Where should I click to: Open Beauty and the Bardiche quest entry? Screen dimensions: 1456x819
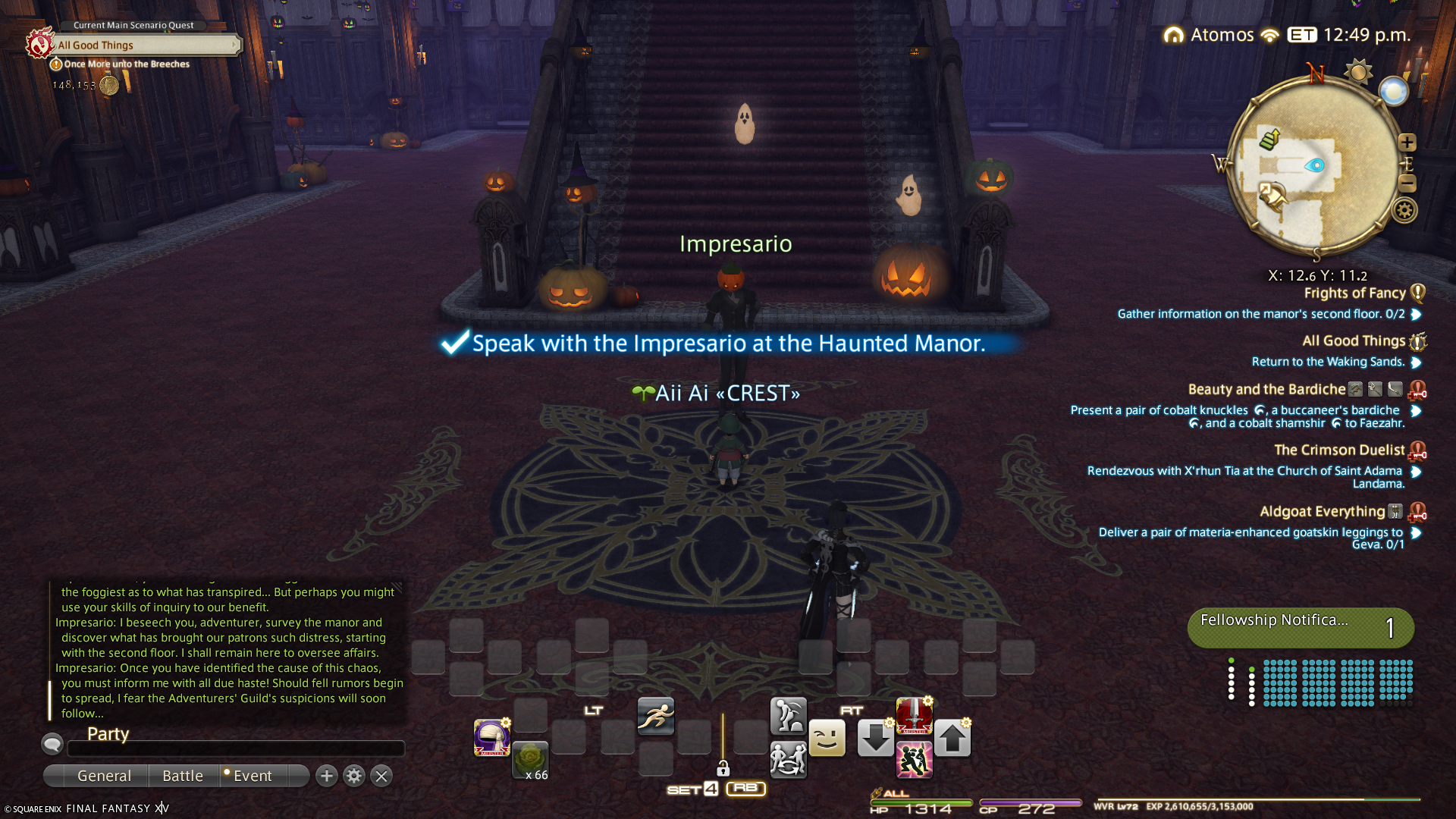tap(1266, 390)
